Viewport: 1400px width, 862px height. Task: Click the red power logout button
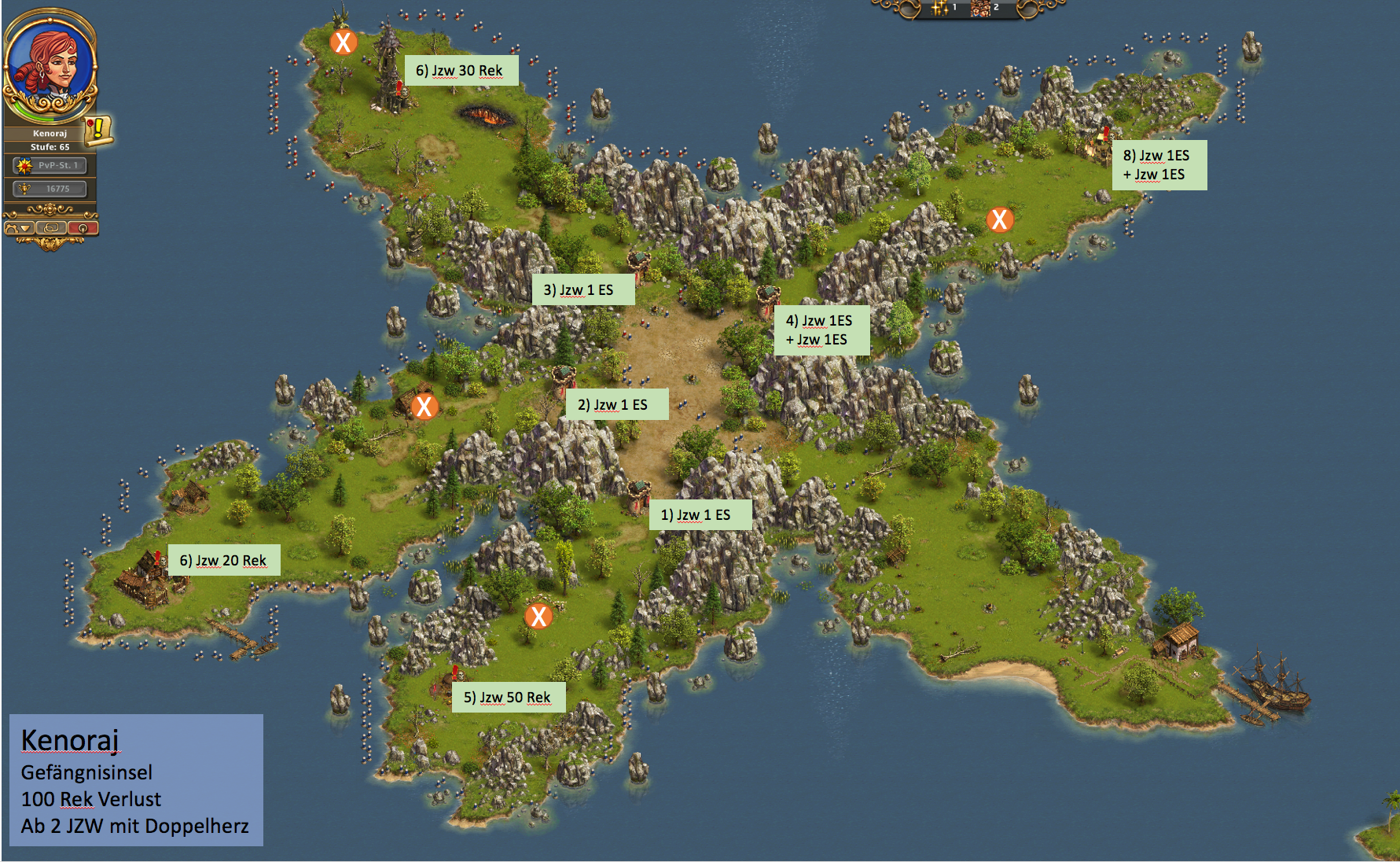[x=83, y=228]
